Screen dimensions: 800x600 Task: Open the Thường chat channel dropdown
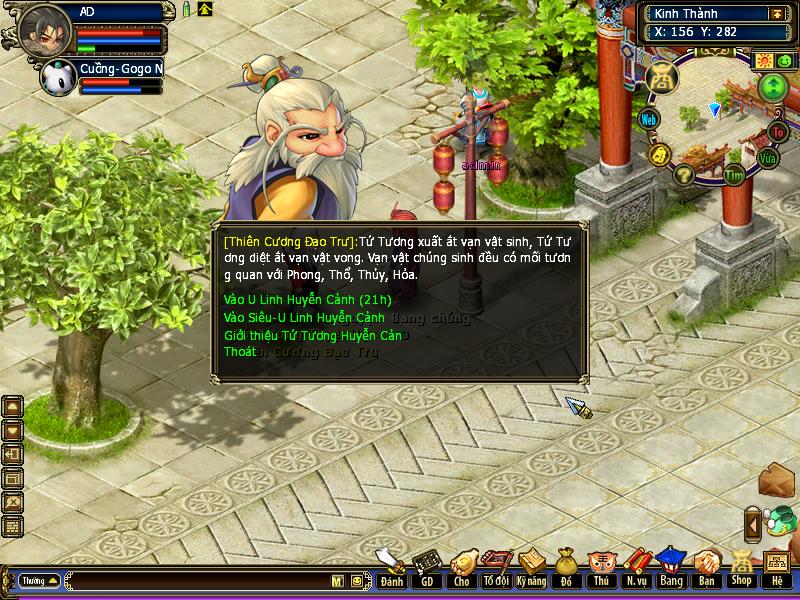tap(39, 581)
